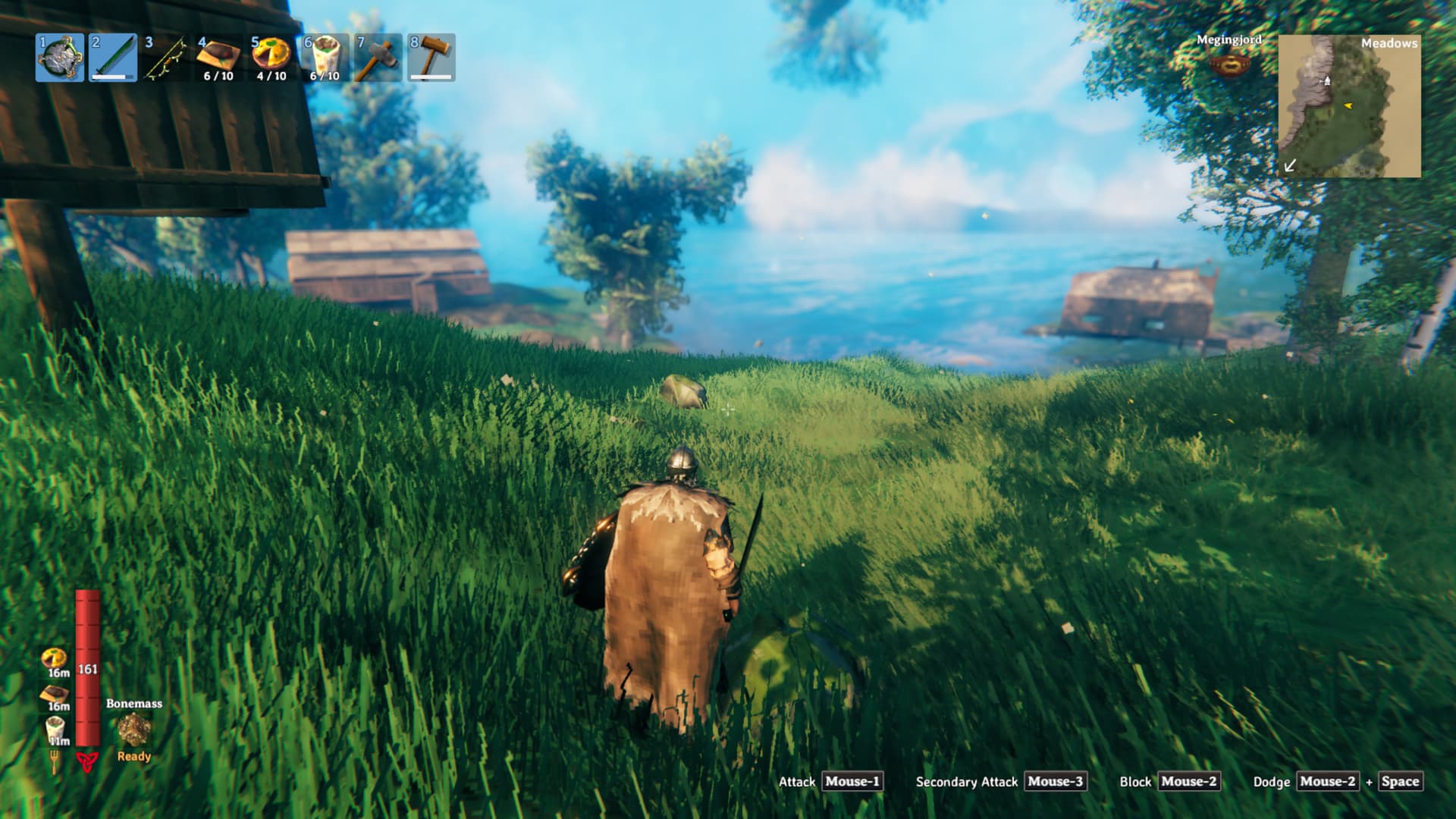
Task: Equip the wooden building hammer in slot 8
Action: click(431, 58)
